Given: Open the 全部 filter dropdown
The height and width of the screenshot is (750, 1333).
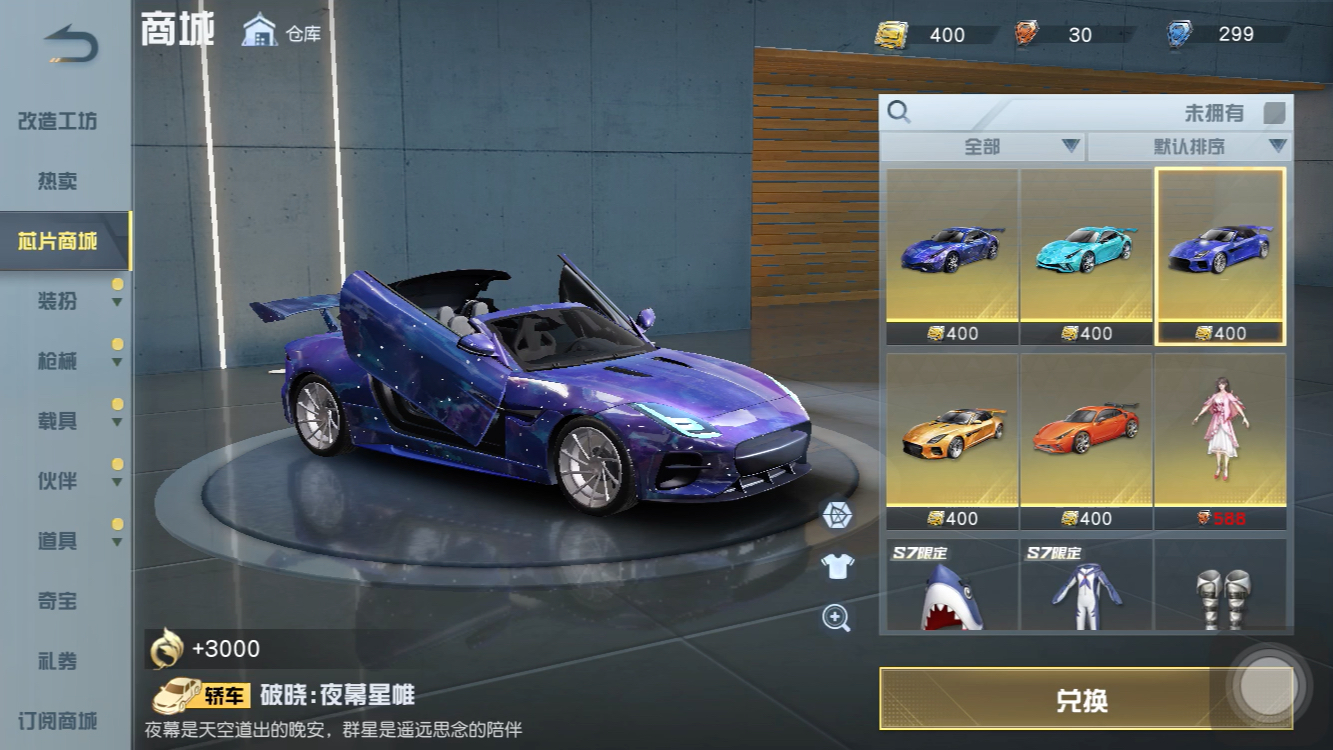Looking at the screenshot, I should pyautogui.click(x=983, y=147).
